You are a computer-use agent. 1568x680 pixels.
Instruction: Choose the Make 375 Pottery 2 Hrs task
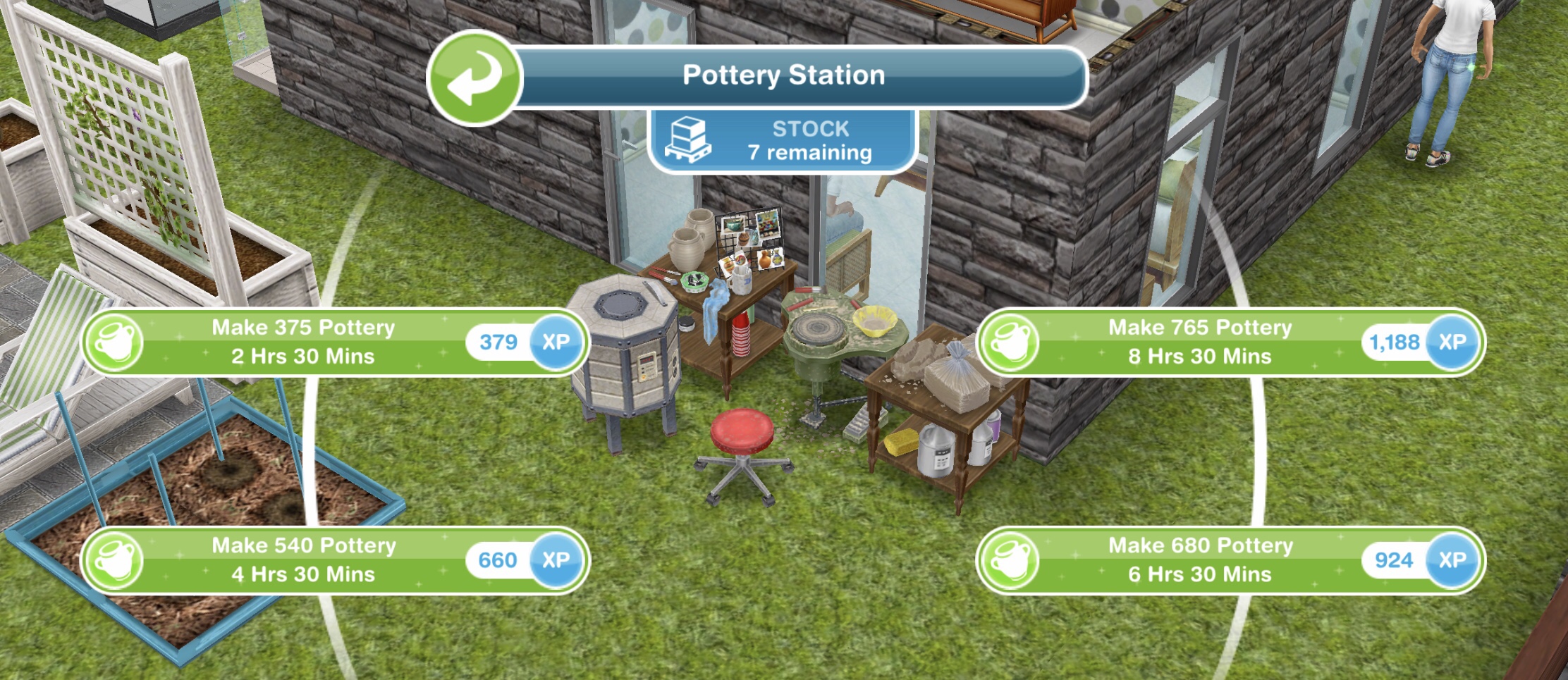[x=303, y=342]
